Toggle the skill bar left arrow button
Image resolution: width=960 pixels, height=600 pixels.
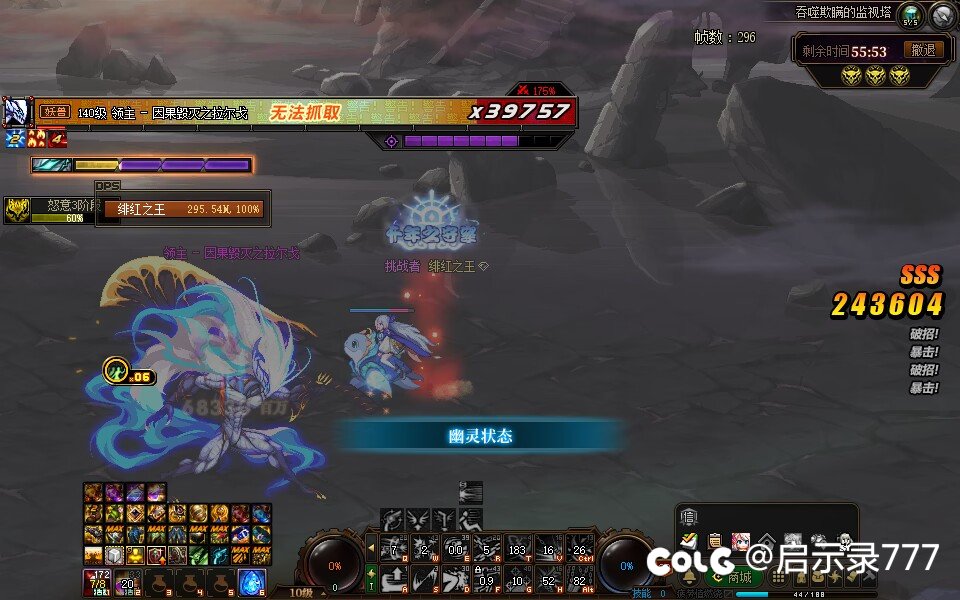click(371, 548)
